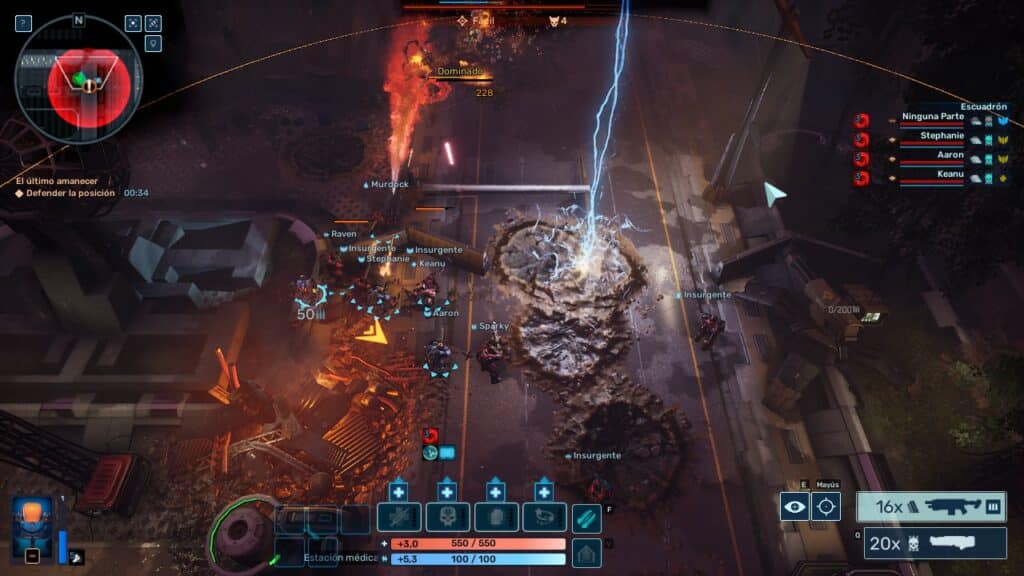Image resolution: width=1024 pixels, height=576 pixels.
Task: Toggle the minimap center-focus button
Action: (133, 23)
